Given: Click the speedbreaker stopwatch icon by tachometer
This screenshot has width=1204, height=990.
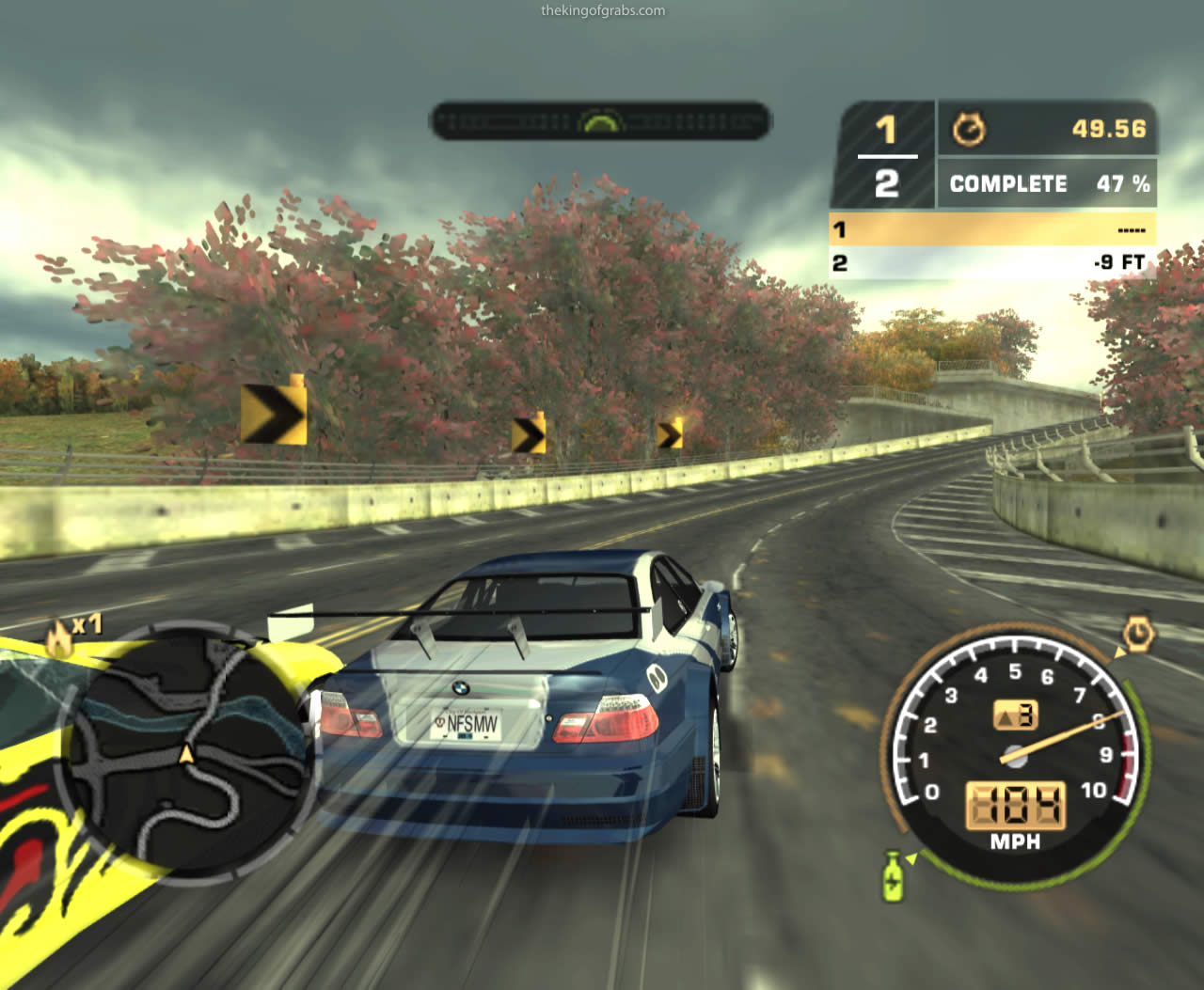Looking at the screenshot, I should coord(1138,635).
